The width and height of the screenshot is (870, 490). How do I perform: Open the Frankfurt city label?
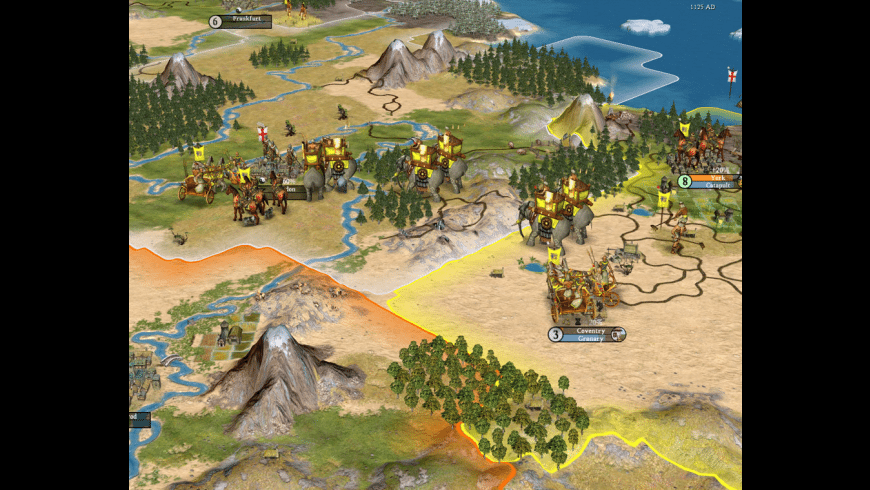(x=246, y=20)
